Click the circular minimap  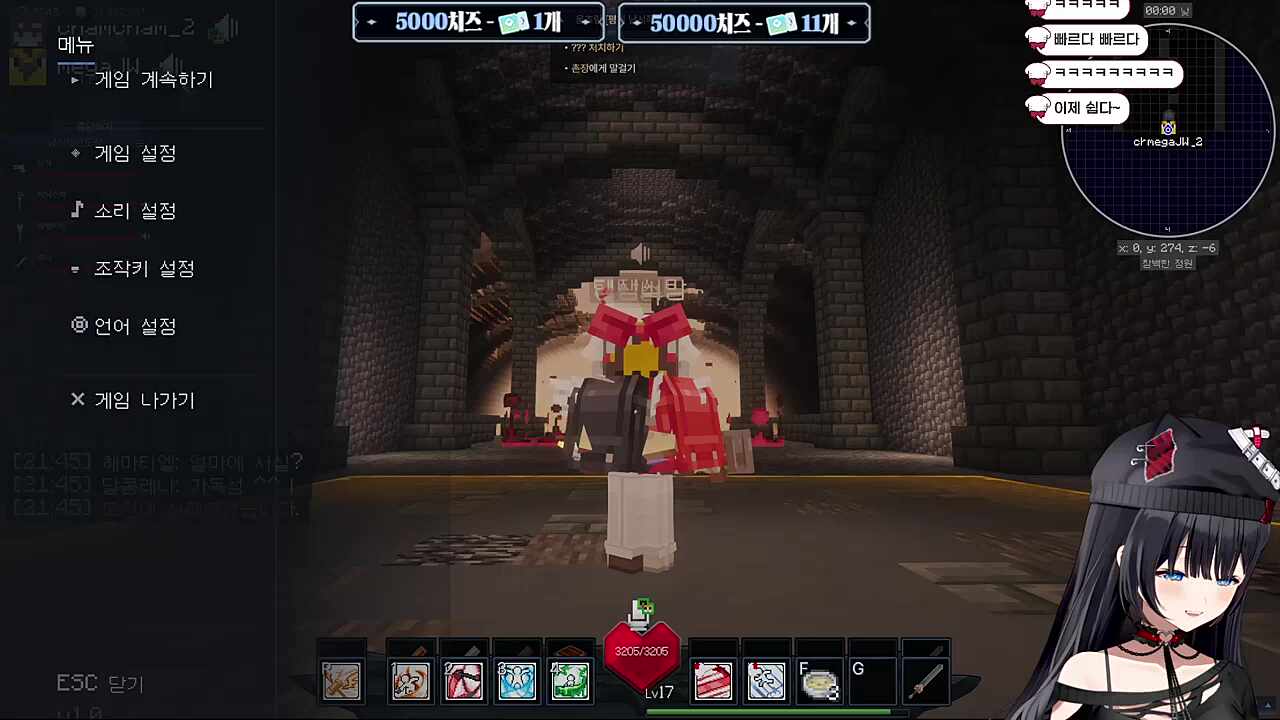pos(1167,130)
